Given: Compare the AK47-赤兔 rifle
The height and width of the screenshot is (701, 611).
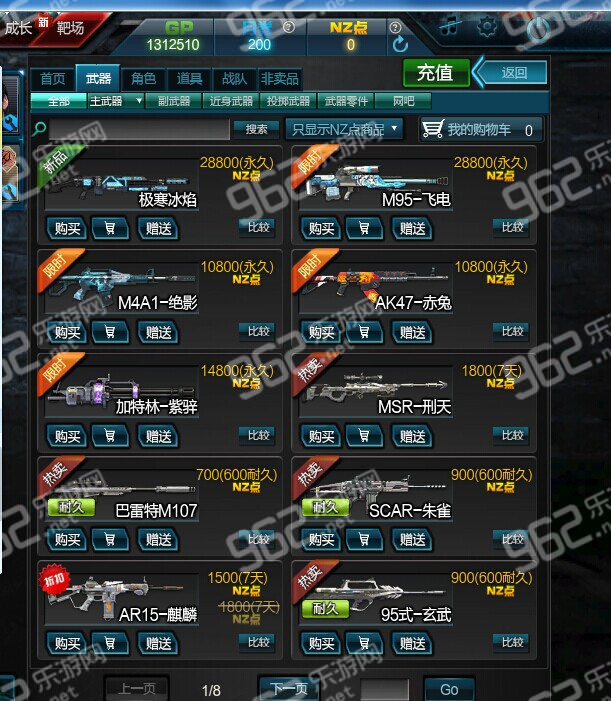Looking at the screenshot, I should [512, 331].
